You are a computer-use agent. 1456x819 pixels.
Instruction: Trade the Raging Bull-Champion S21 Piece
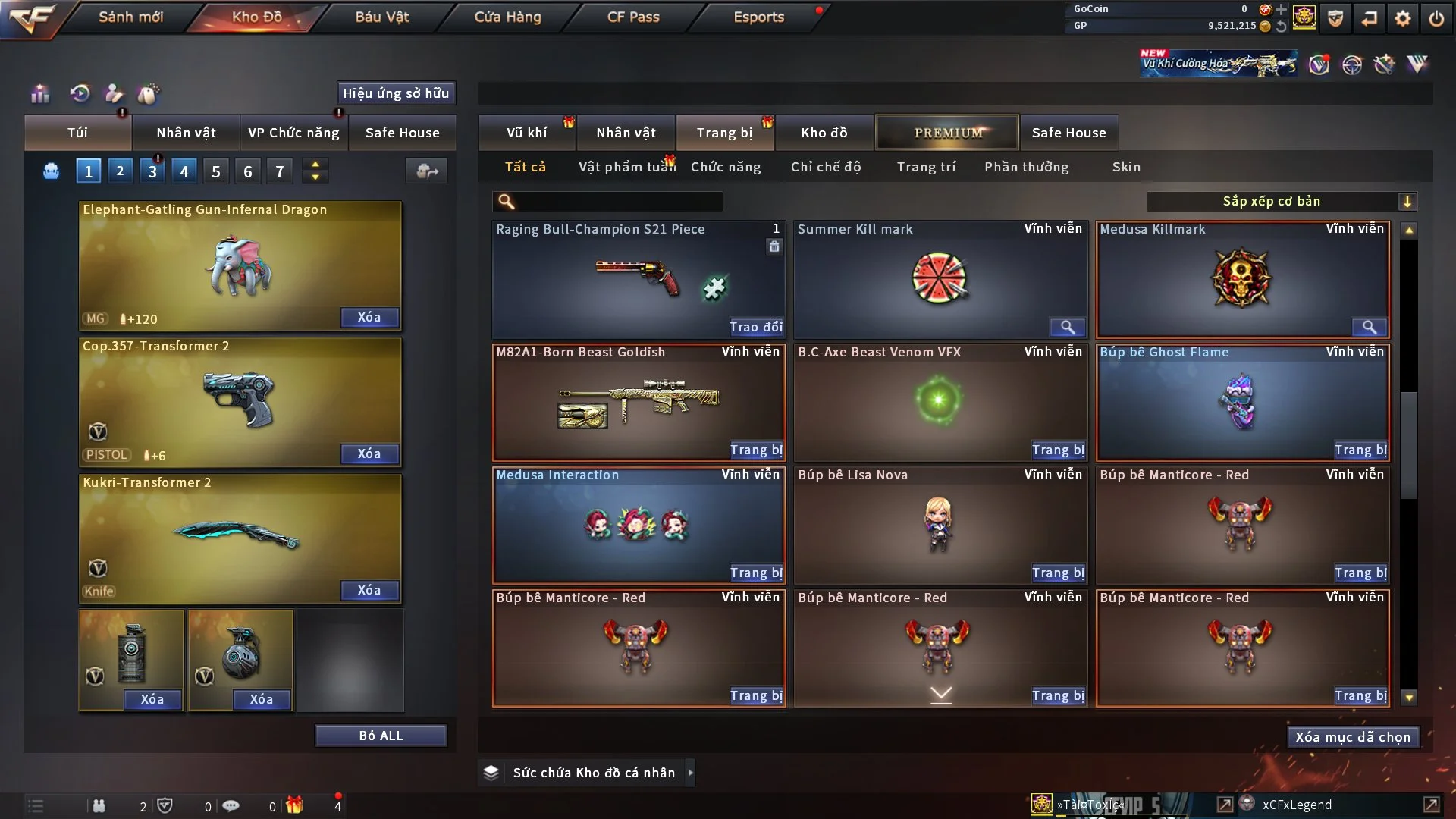pos(755,328)
